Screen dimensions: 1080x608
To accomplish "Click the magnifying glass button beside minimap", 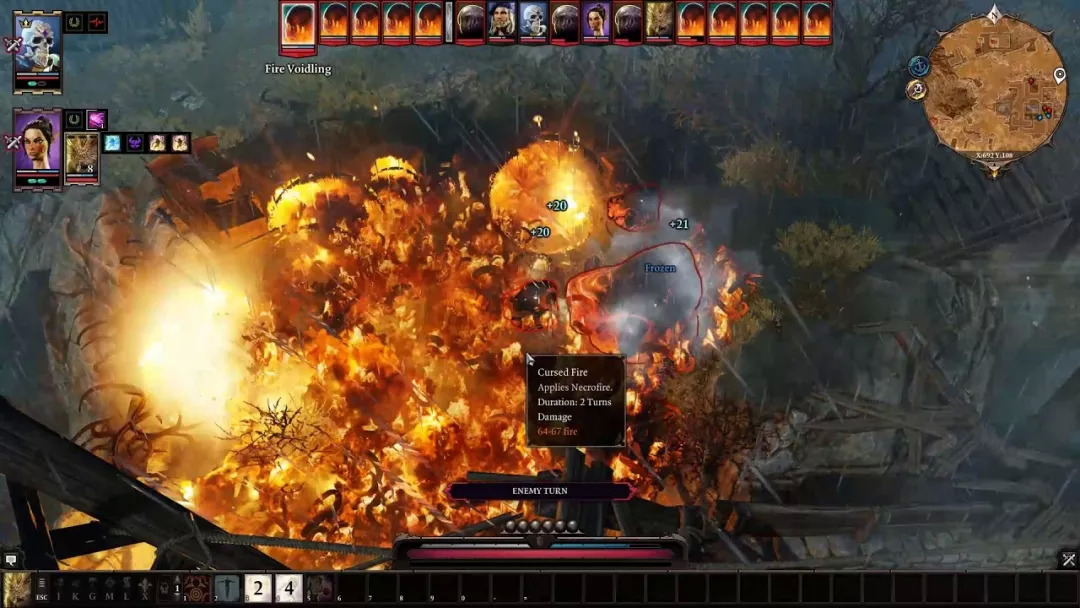I will point(916,90).
